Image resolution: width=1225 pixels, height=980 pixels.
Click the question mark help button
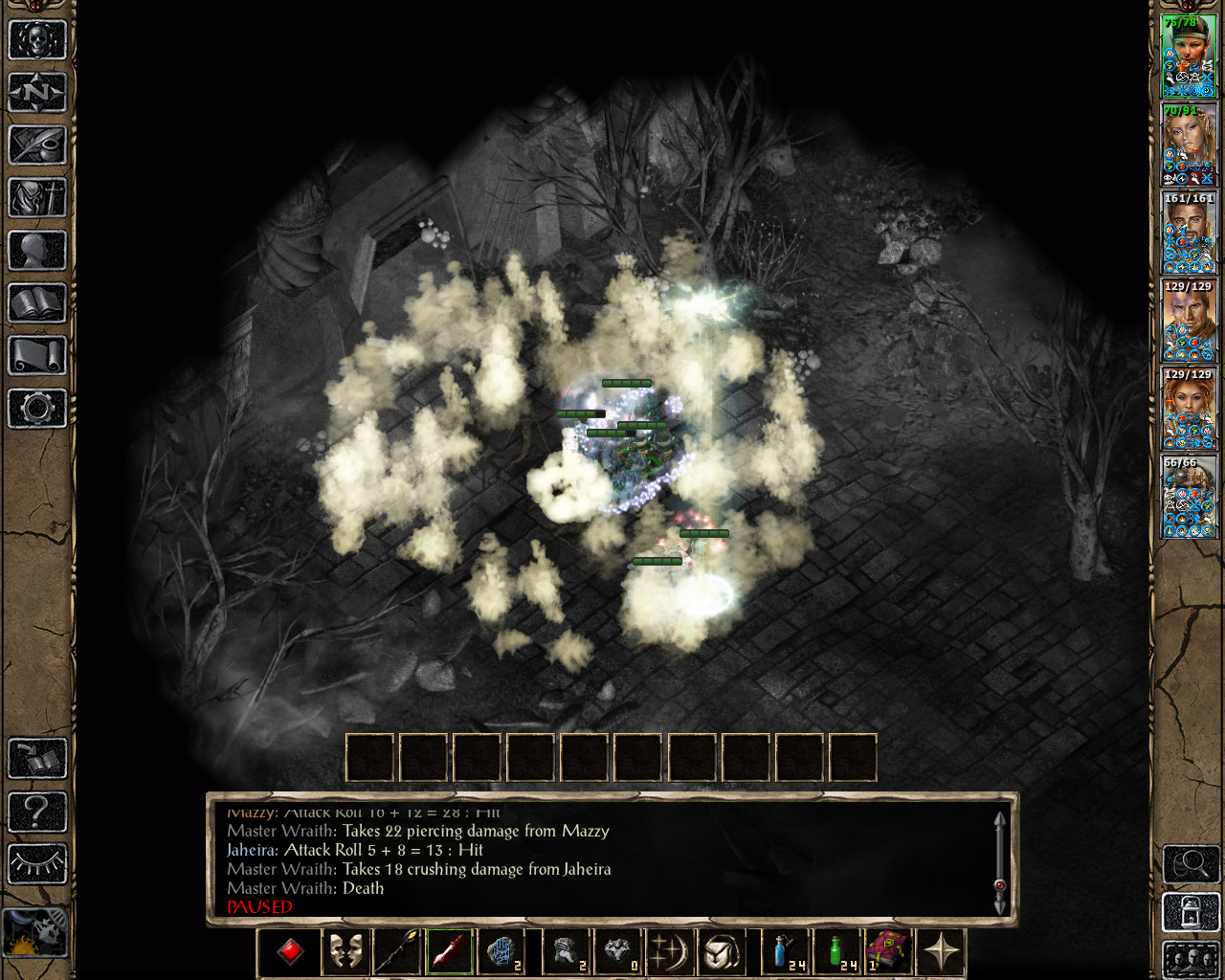click(x=37, y=812)
